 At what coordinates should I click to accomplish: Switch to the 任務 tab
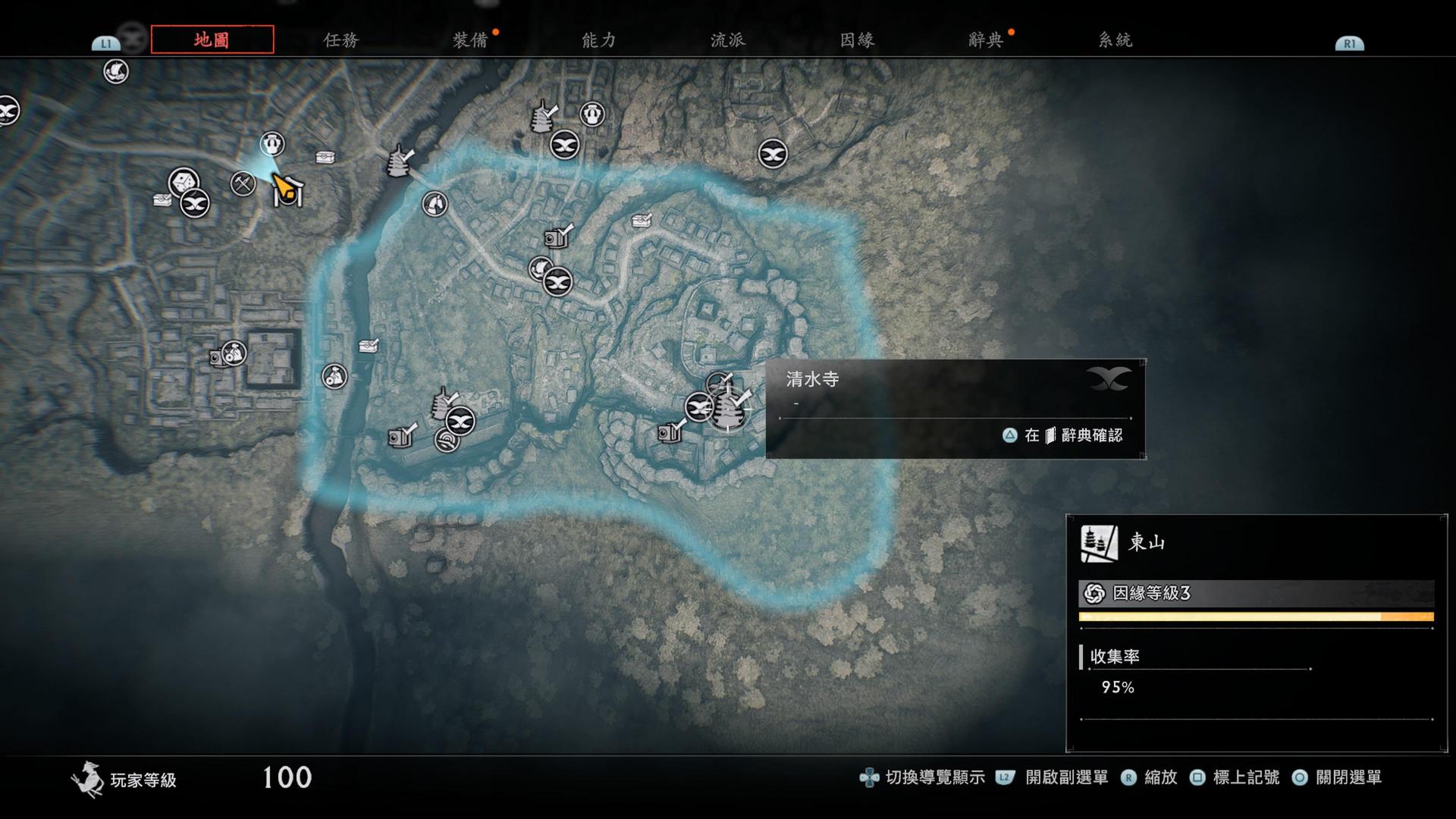(340, 40)
